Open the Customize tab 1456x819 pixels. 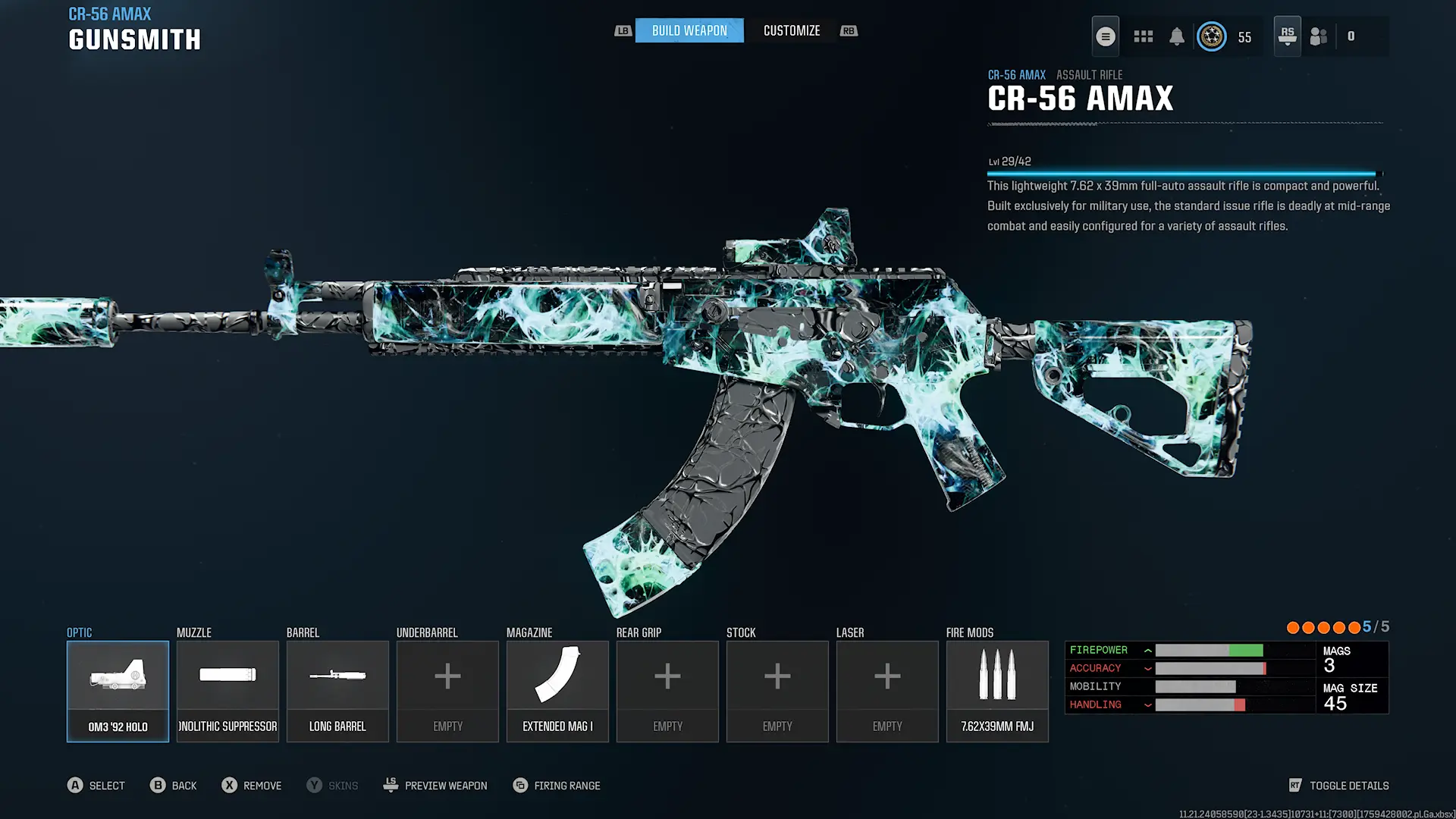pos(791,31)
